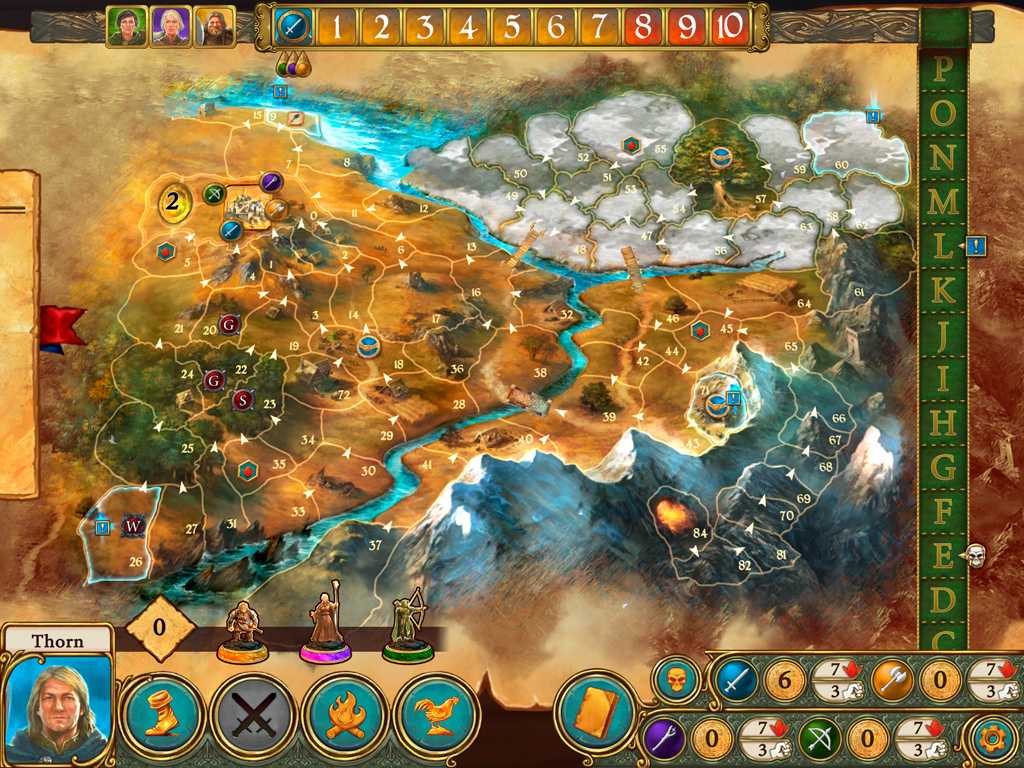Select the yellow number 2 token
This screenshot has height=768, width=1024.
tap(174, 203)
